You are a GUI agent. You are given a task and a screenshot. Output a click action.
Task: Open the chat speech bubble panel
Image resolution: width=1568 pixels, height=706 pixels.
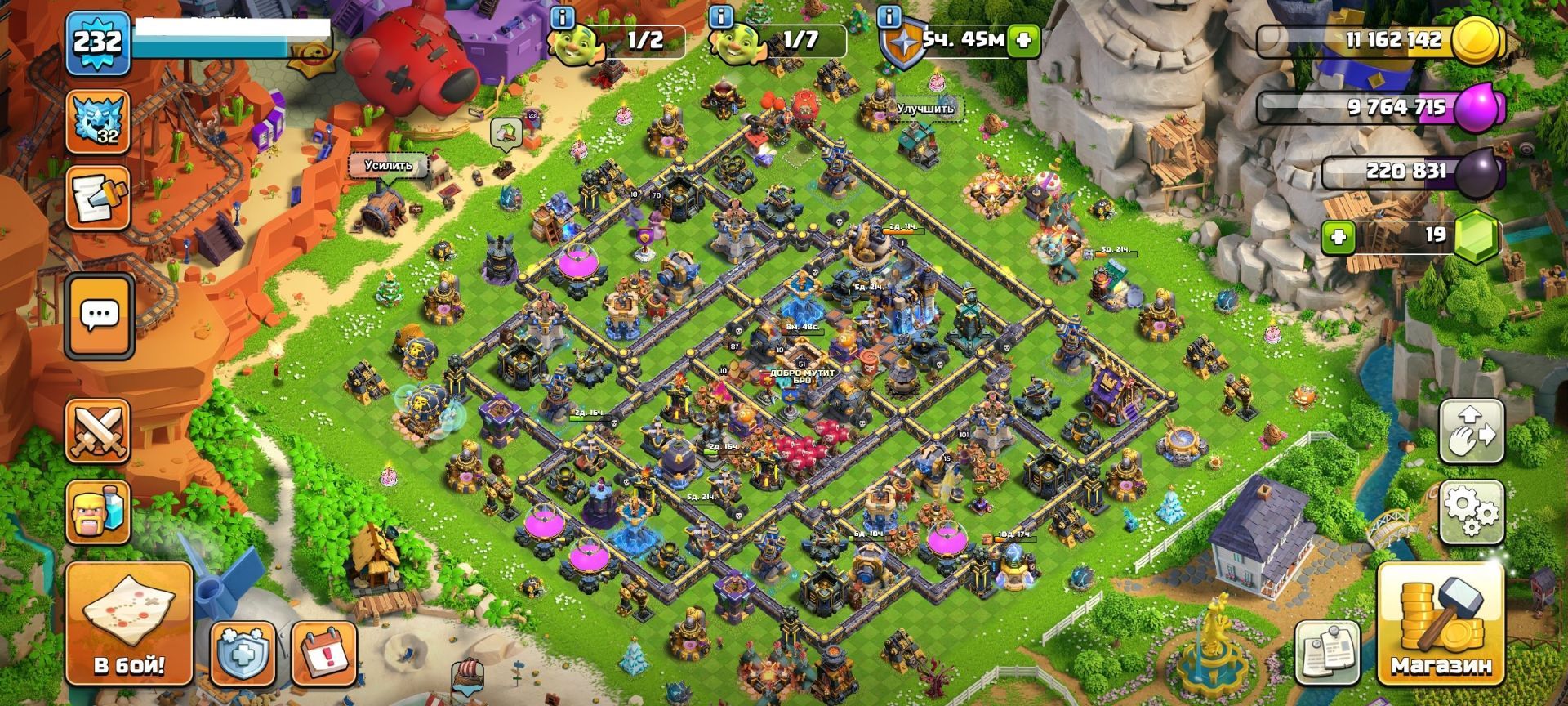[100, 315]
